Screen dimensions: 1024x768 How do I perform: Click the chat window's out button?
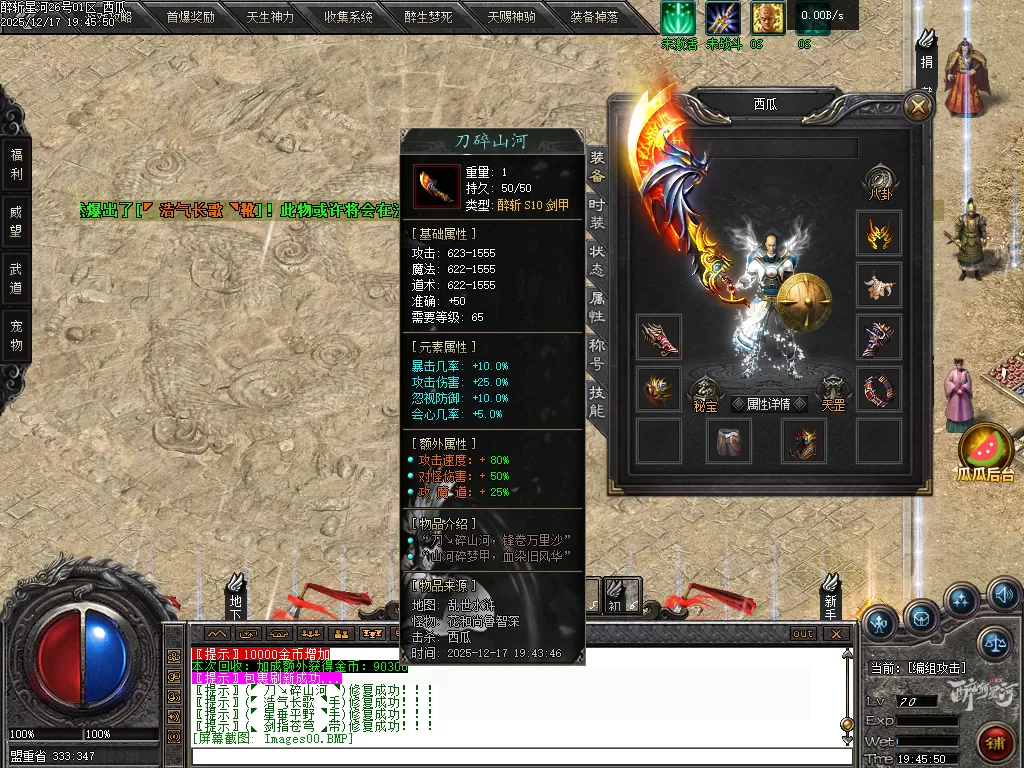pos(803,633)
